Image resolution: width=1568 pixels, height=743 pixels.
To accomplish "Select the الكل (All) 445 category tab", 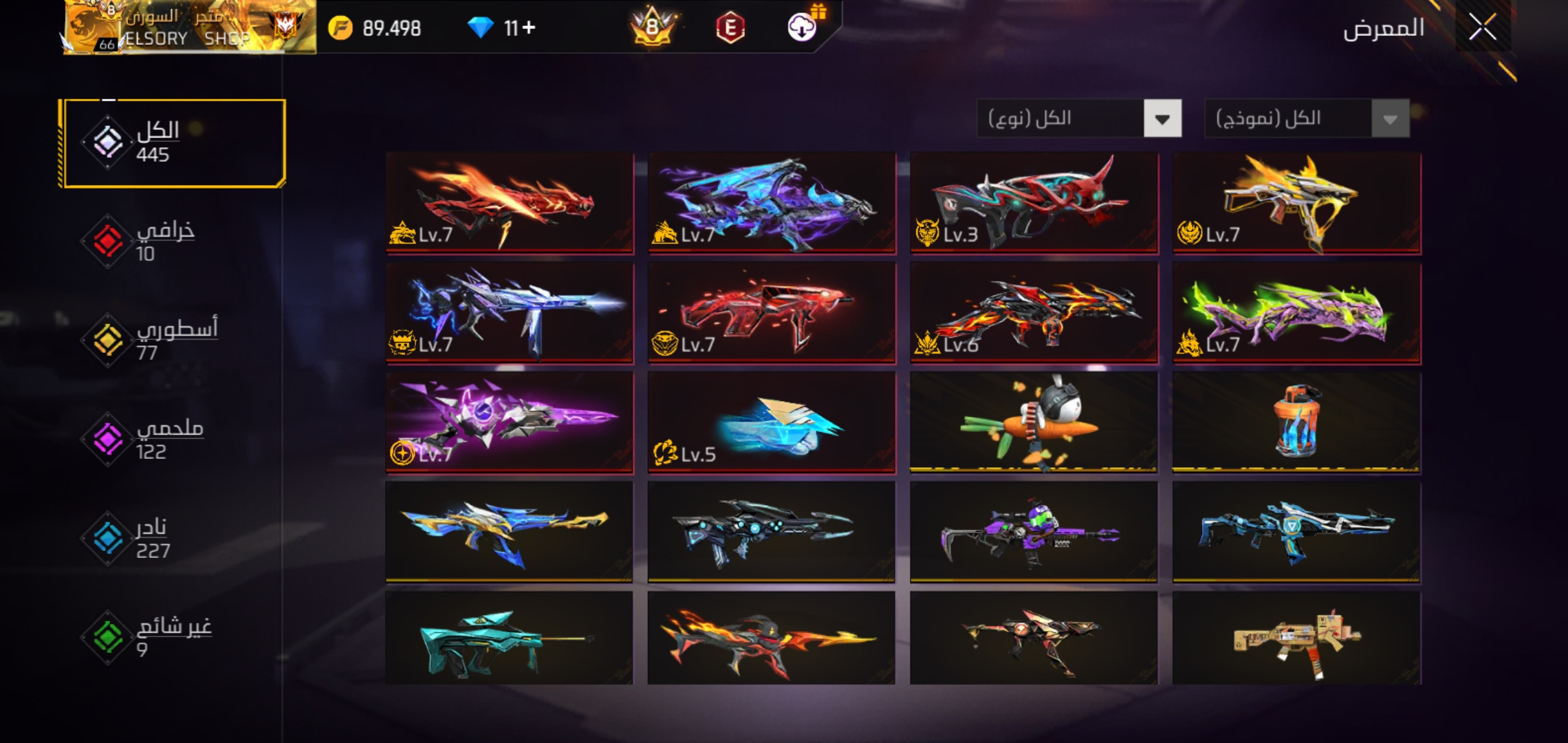I will 172,143.
